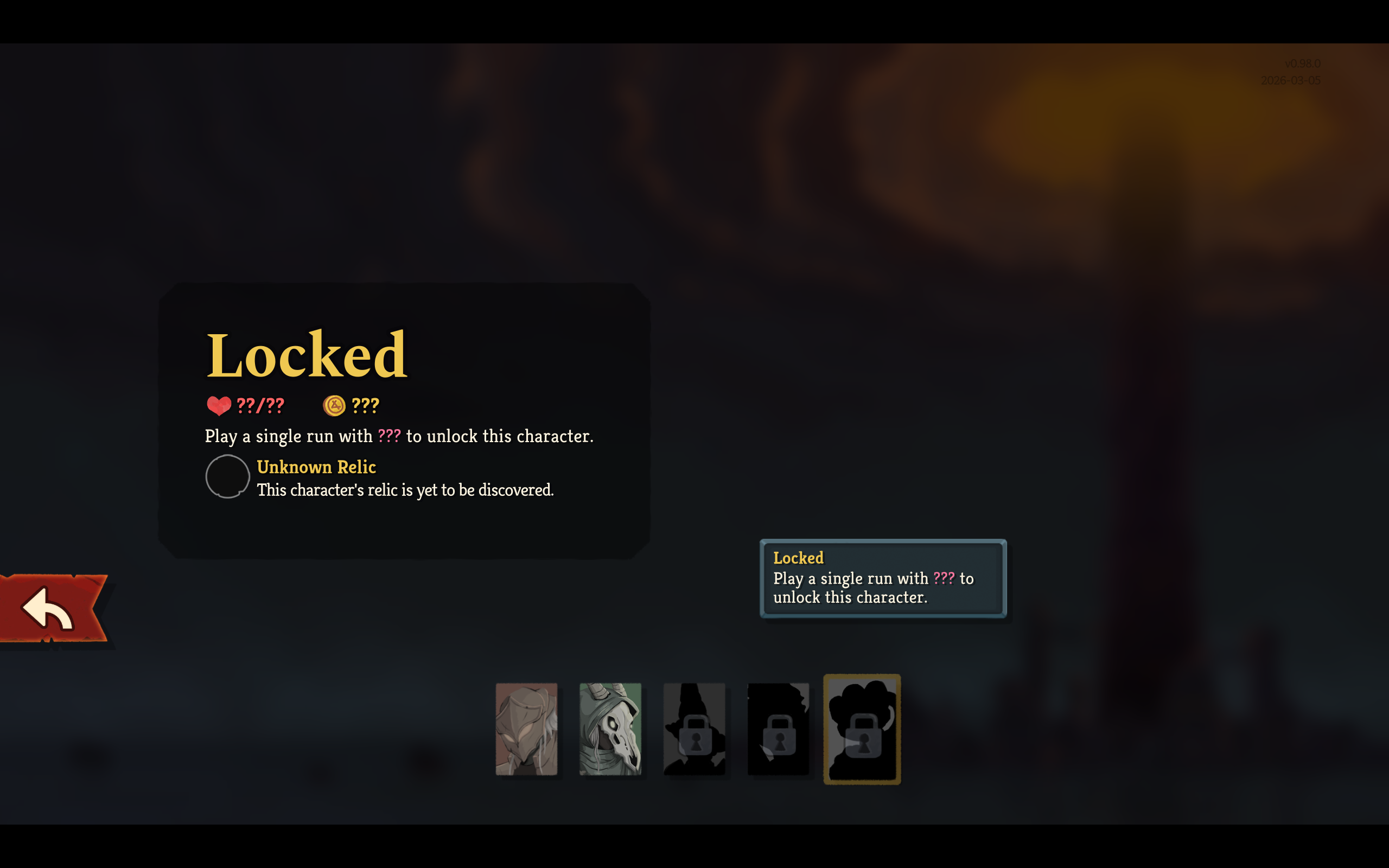The height and width of the screenshot is (868, 1389).
Task: Select the gold-framed locked character portrait
Action: pos(862,729)
